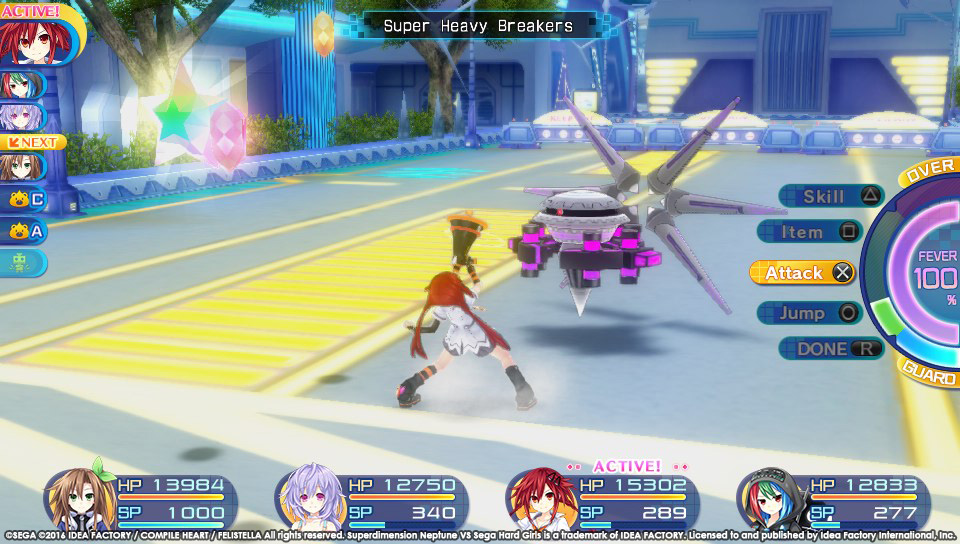Click the NEXT brown-haired turn portrait

coord(22,163)
